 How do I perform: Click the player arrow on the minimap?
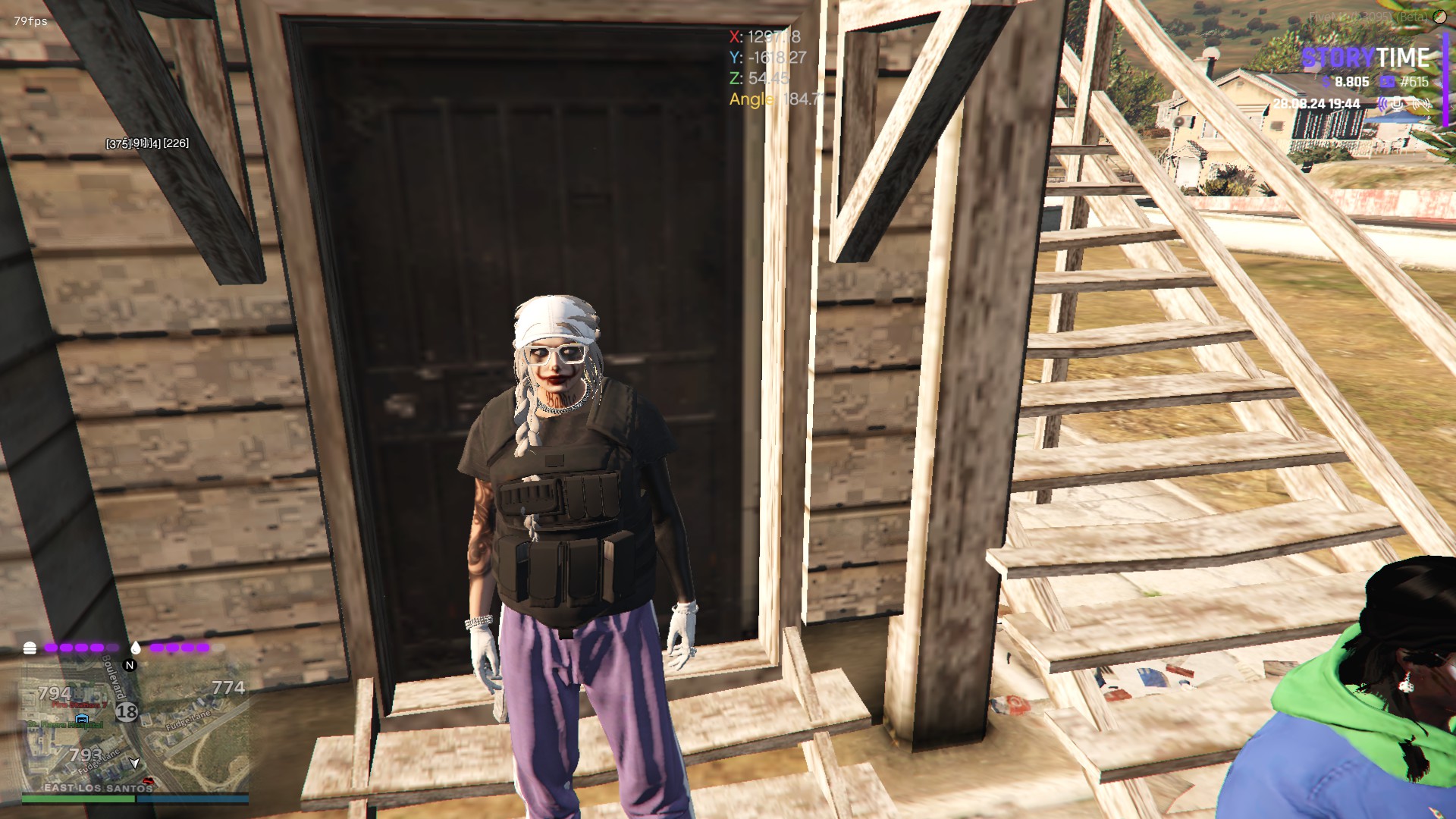[x=135, y=762]
